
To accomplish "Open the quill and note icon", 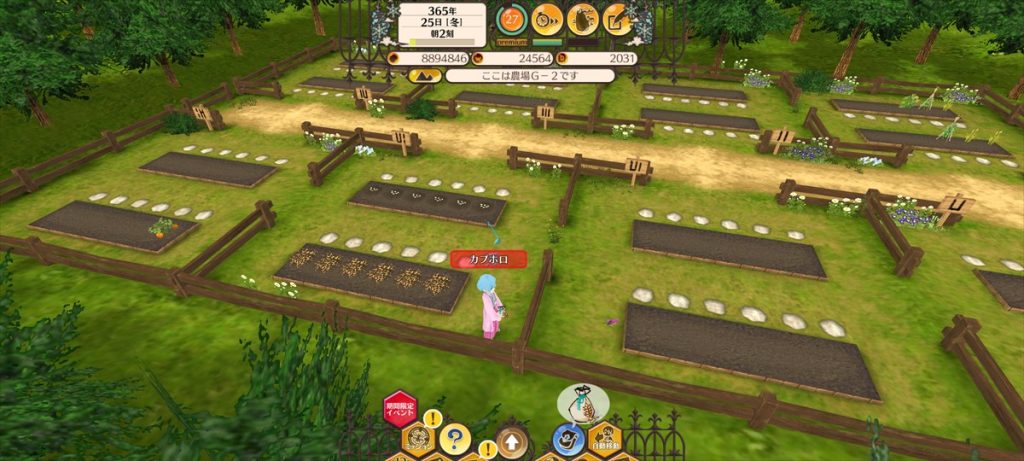I will pos(619,18).
